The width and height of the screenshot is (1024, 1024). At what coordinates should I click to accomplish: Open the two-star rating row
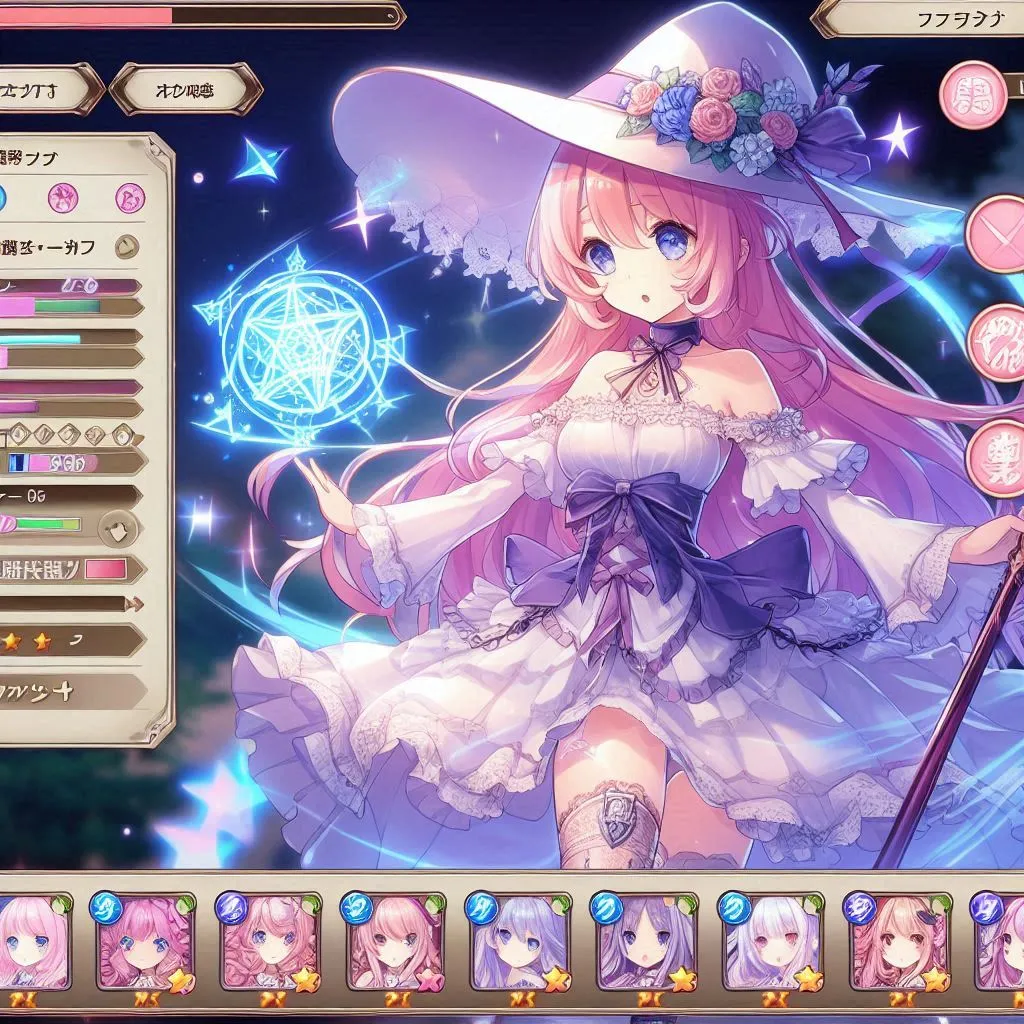point(70,640)
